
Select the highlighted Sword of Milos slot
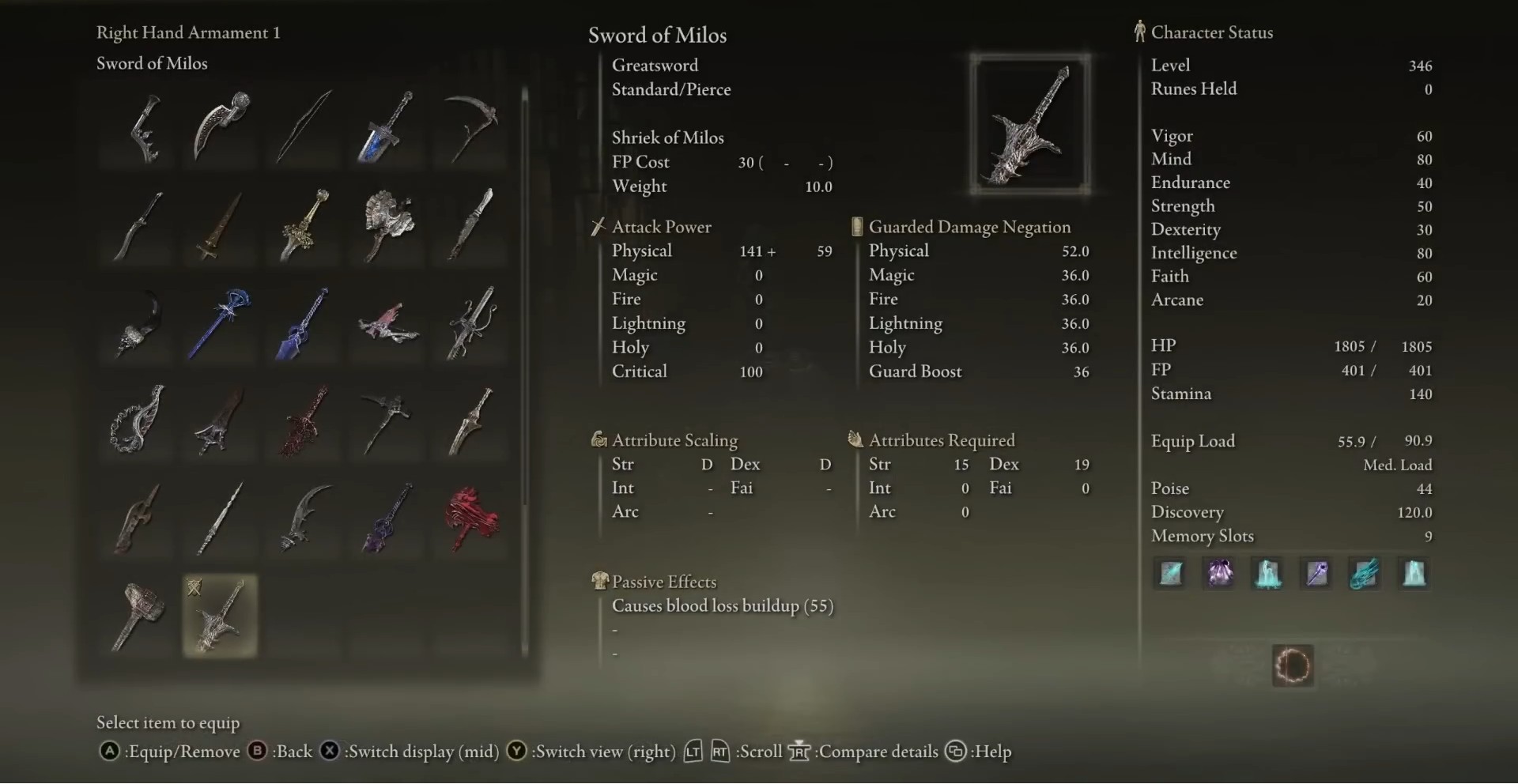pyautogui.click(x=220, y=616)
